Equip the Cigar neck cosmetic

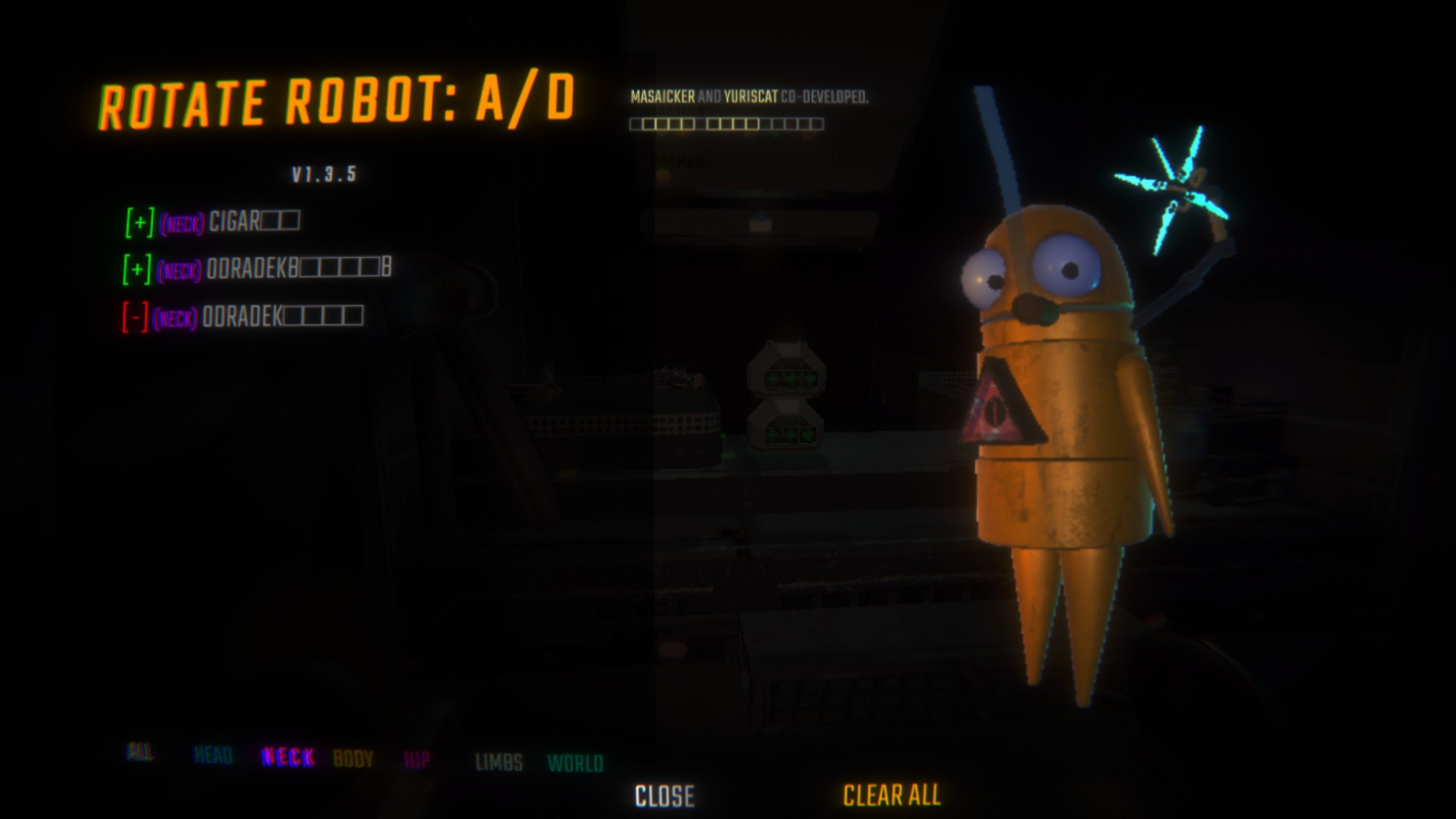click(x=139, y=222)
